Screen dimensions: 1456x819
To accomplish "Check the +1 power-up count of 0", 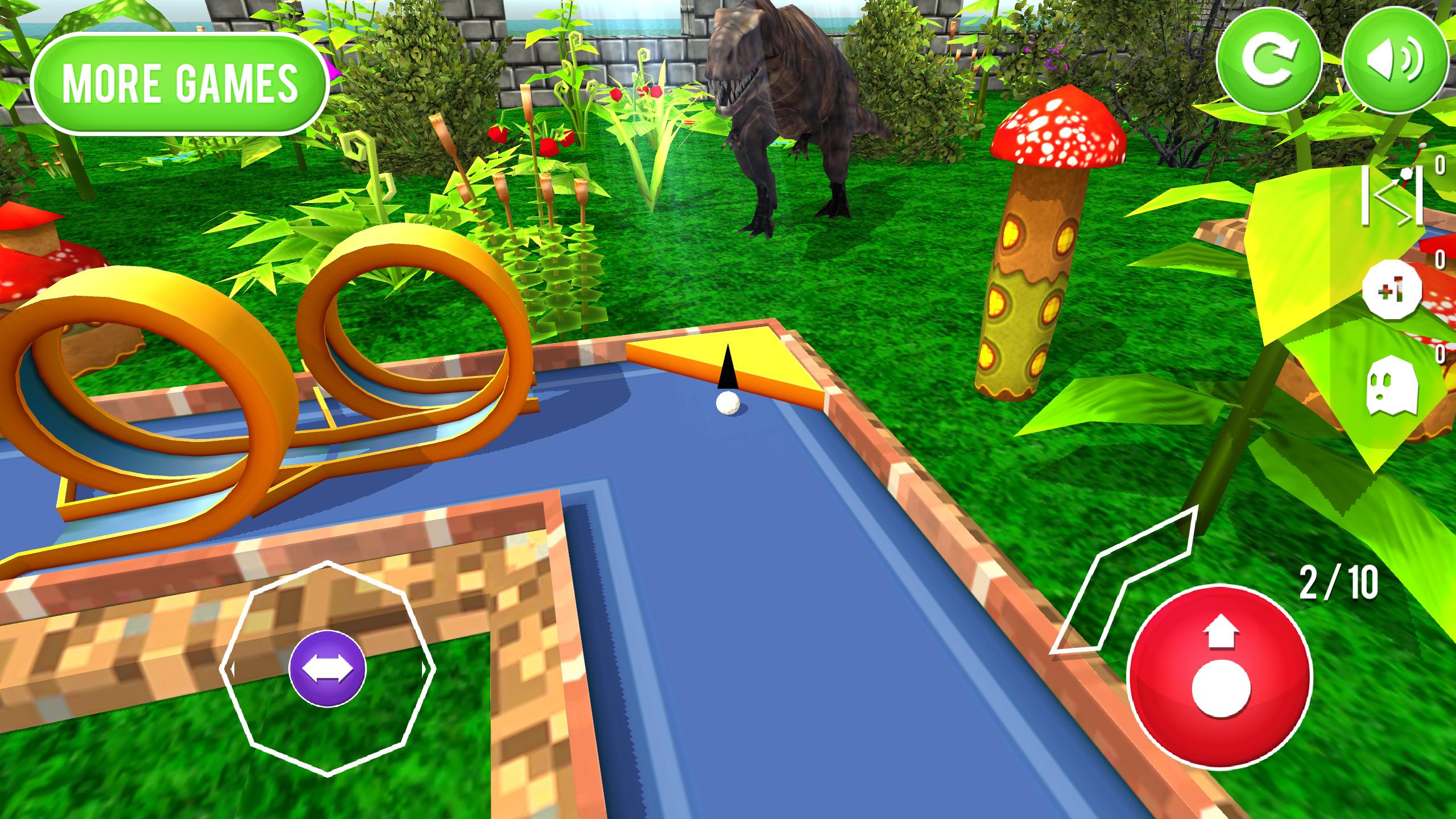I will pos(1440,259).
